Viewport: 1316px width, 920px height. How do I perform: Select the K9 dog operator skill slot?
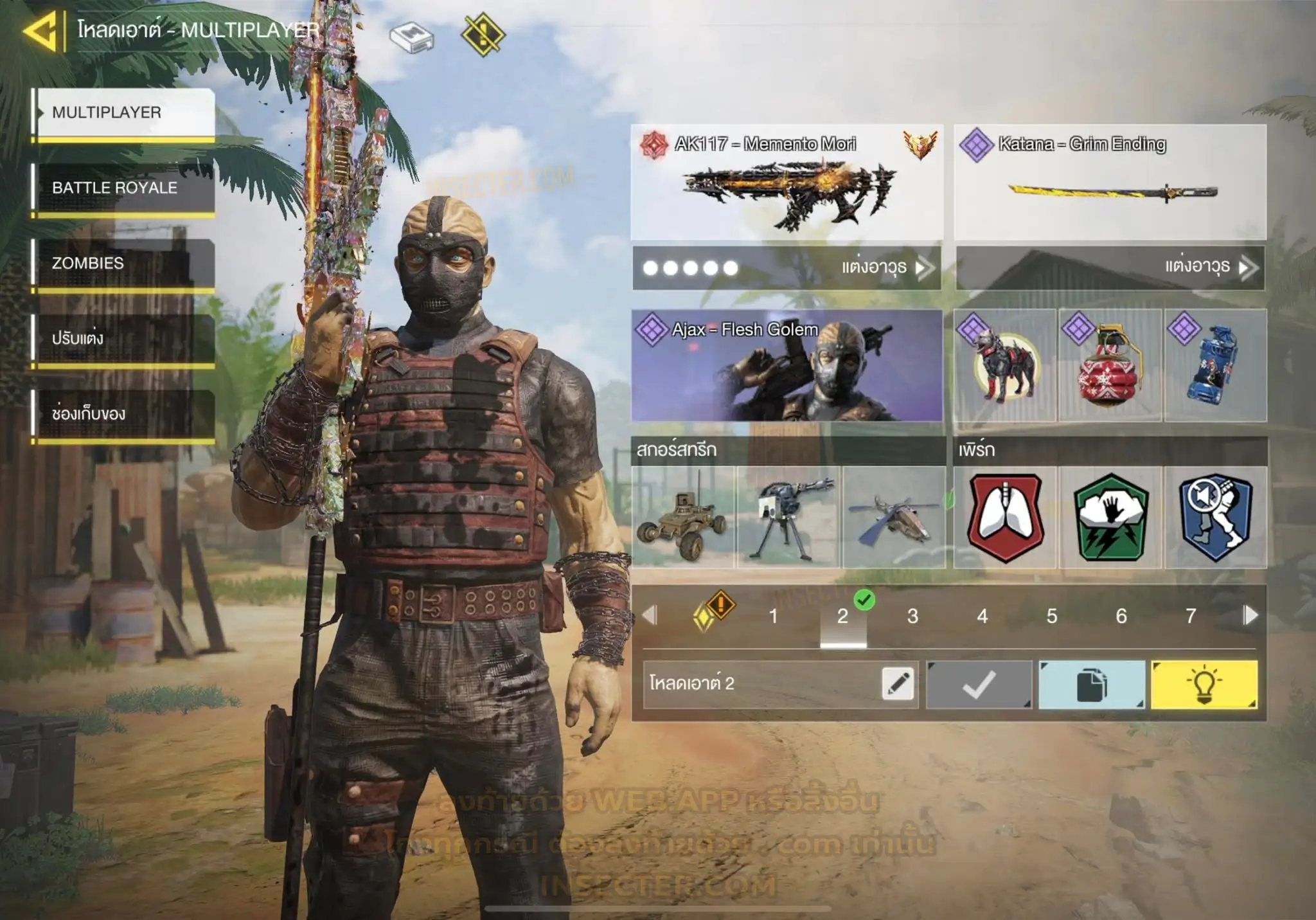point(1004,365)
